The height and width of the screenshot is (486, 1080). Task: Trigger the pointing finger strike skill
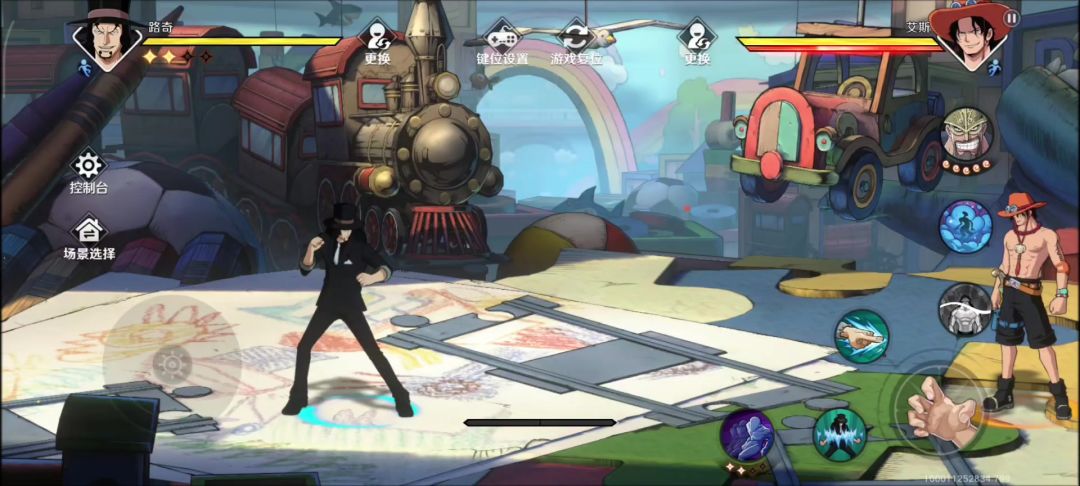point(861,336)
